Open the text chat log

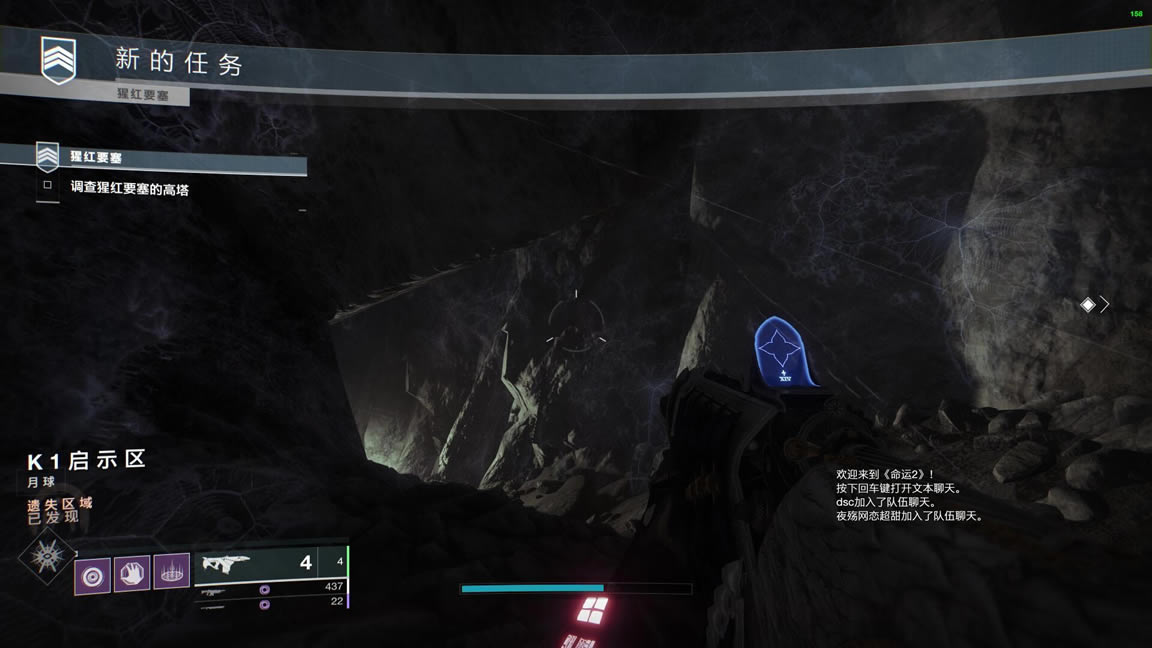coord(908,495)
